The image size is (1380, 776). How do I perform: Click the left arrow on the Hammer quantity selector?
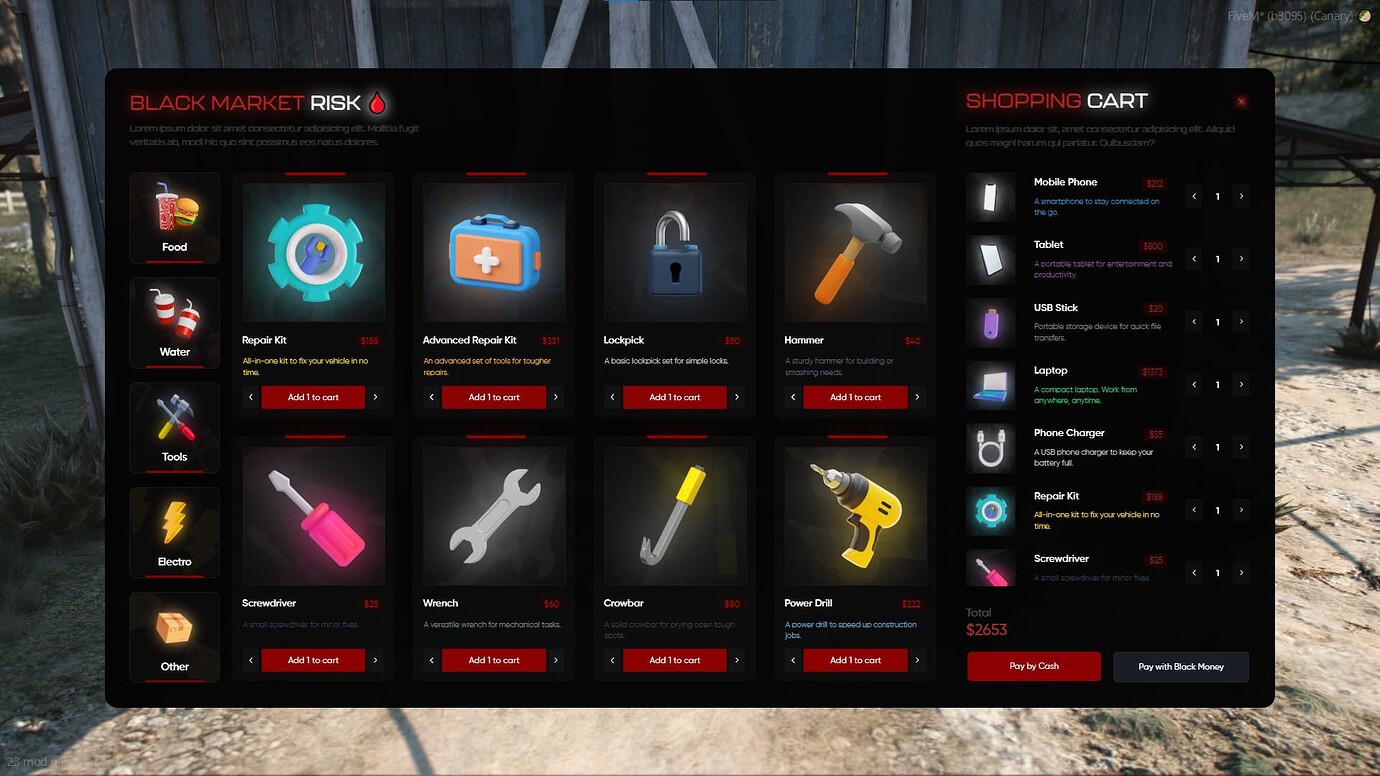tap(791, 396)
